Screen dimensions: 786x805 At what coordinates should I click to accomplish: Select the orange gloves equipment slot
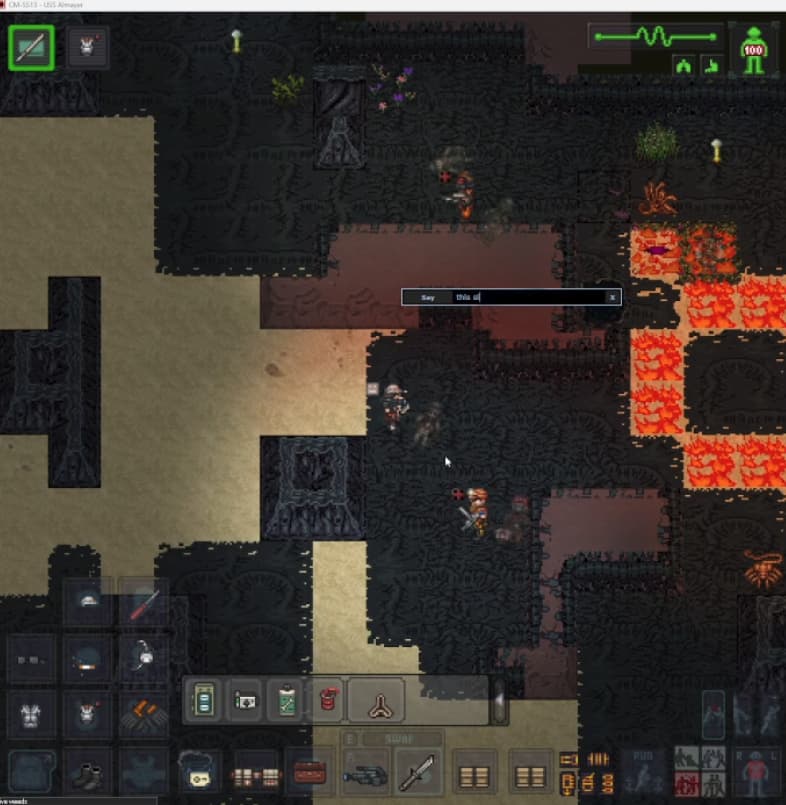pyautogui.click(x=143, y=715)
